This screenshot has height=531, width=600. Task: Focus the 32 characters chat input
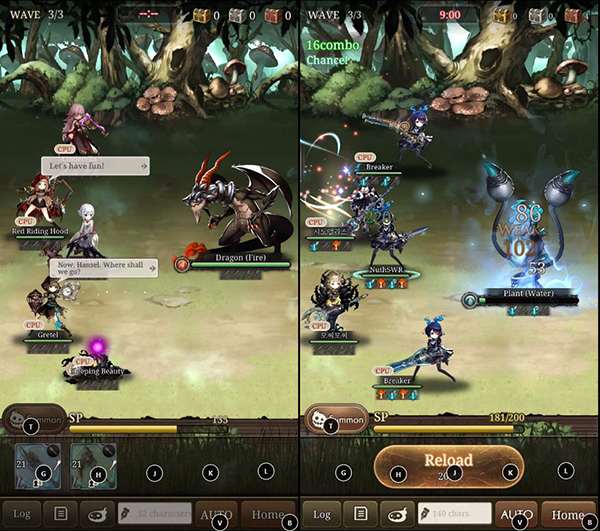coord(153,514)
